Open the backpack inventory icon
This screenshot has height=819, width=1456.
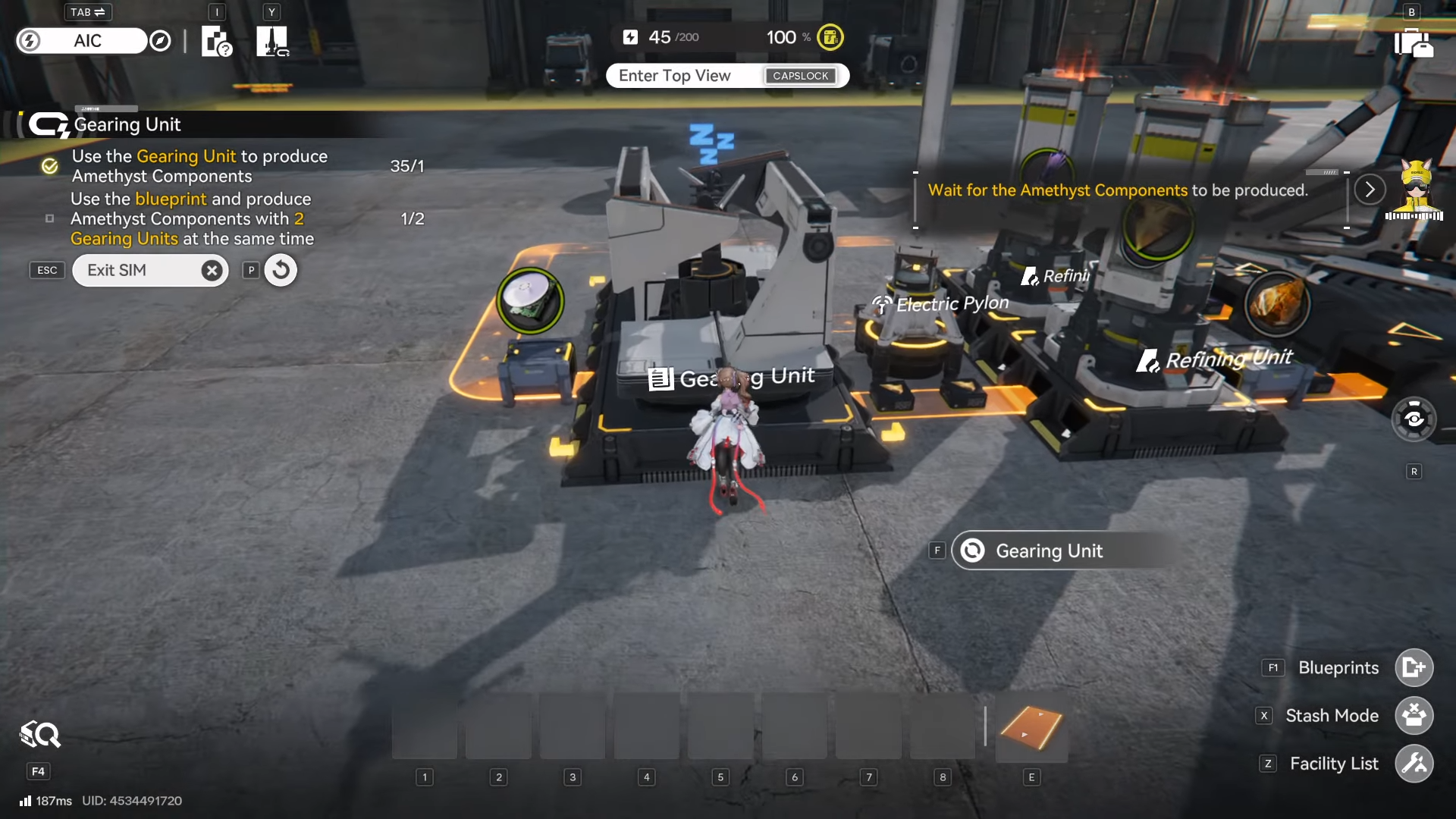1414,42
